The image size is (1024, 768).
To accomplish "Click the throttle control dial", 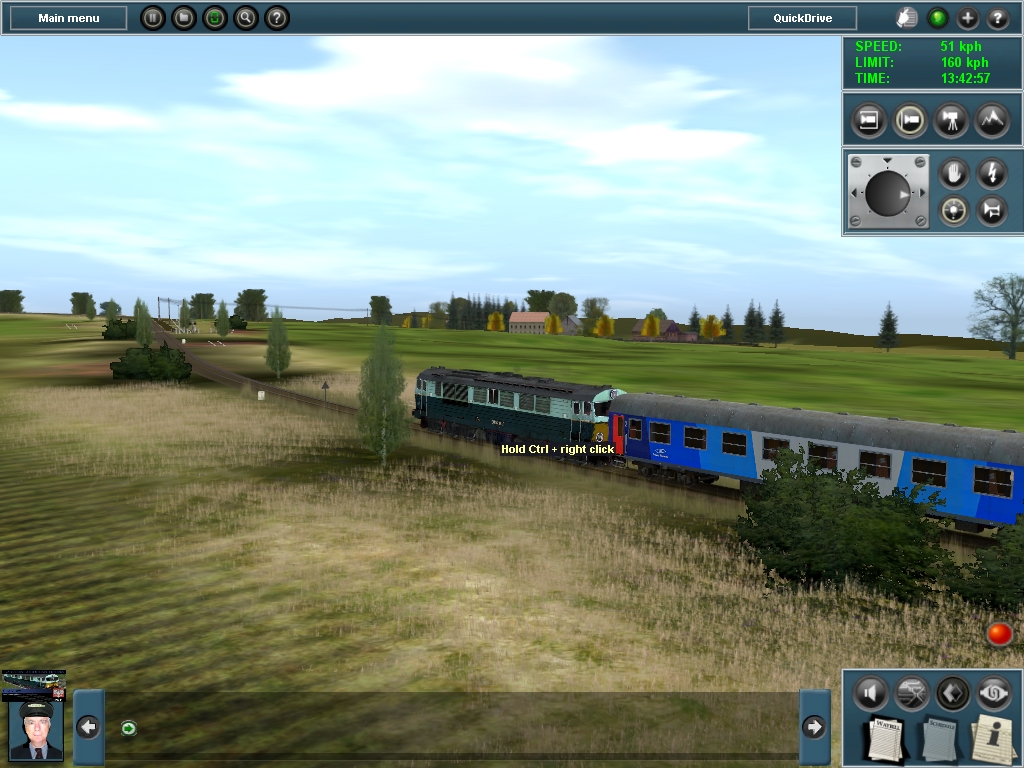I will (888, 192).
